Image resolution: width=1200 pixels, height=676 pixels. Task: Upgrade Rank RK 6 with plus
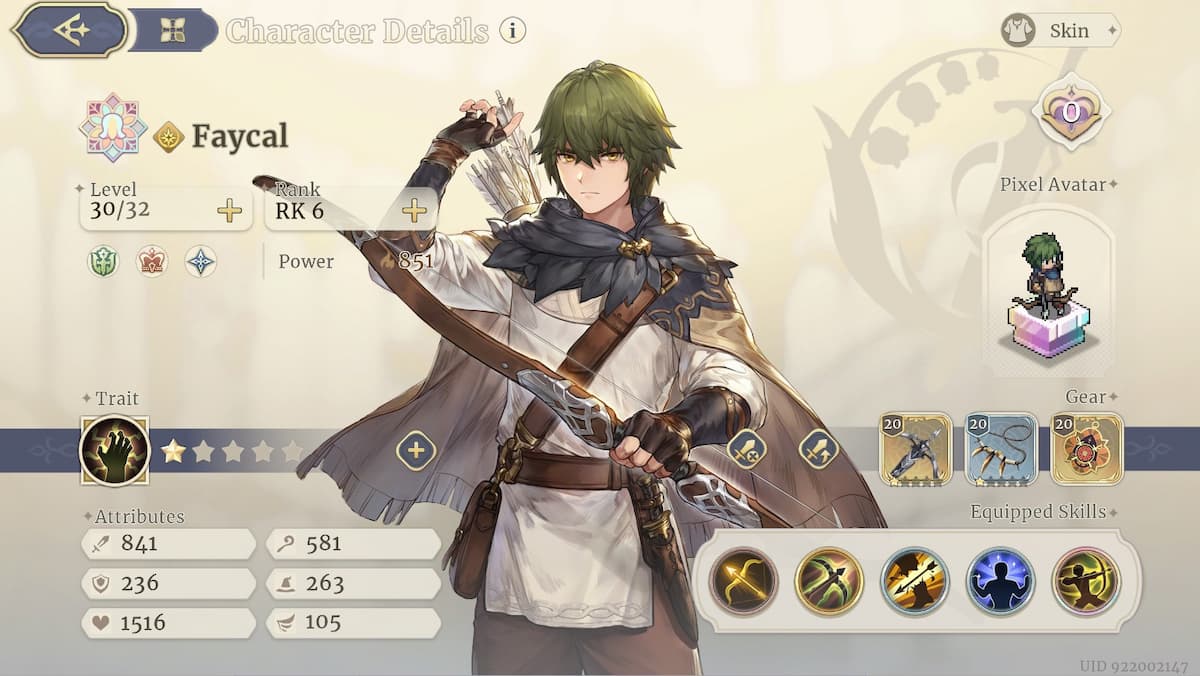coord(414,211)
